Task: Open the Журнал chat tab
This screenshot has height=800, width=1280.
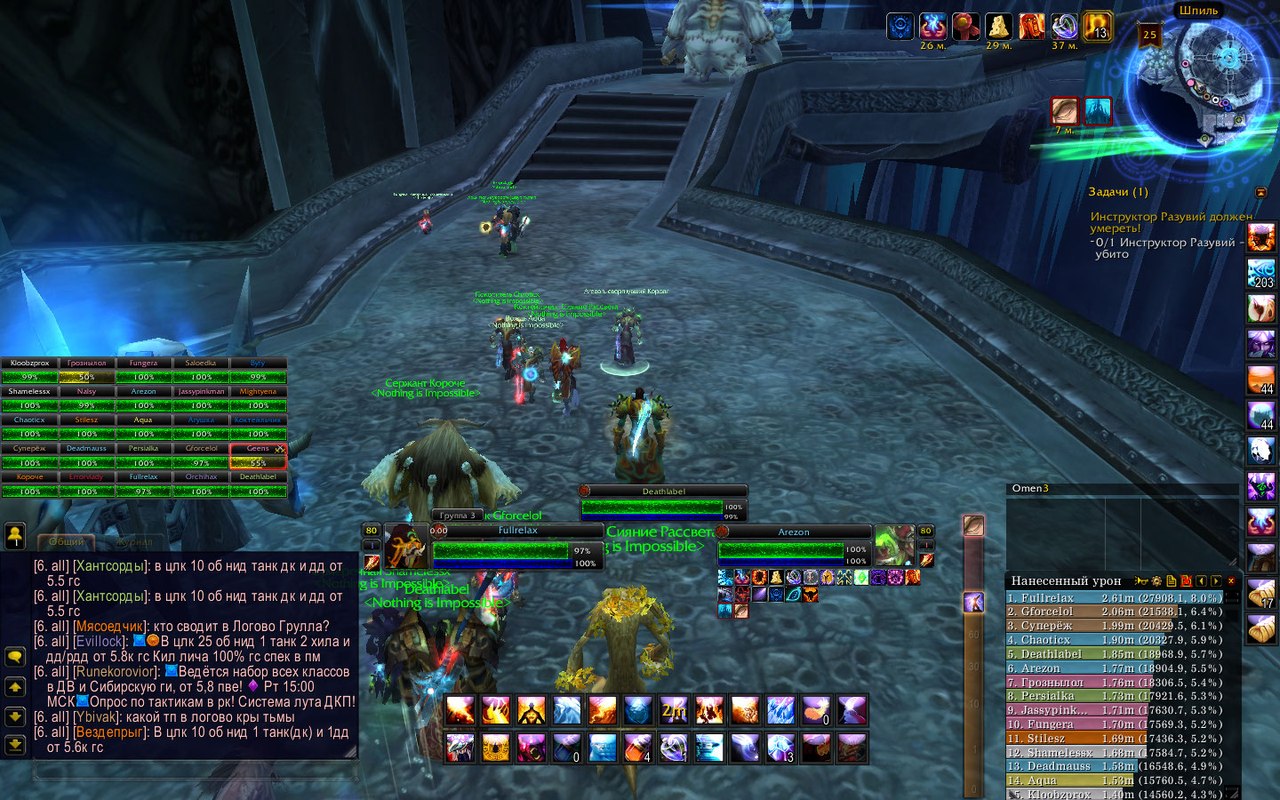Action: pos(134,542)
